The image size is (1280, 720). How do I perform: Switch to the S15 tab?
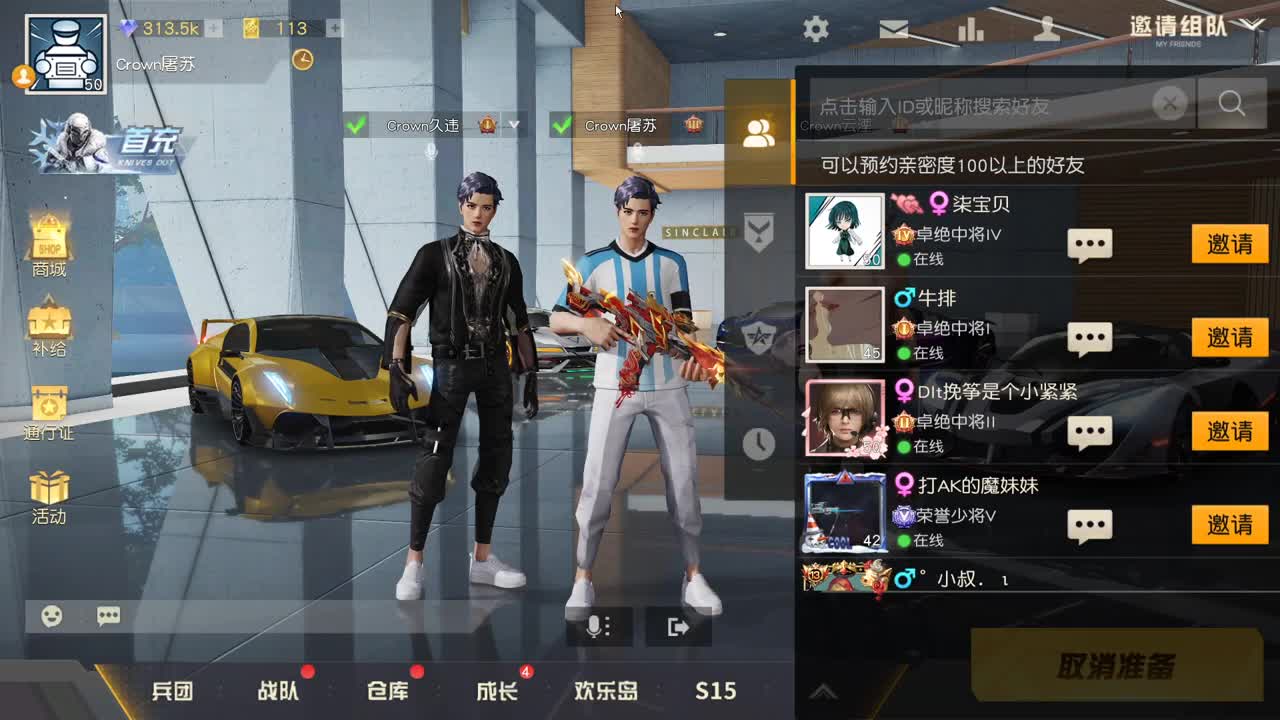pos(716,691)
